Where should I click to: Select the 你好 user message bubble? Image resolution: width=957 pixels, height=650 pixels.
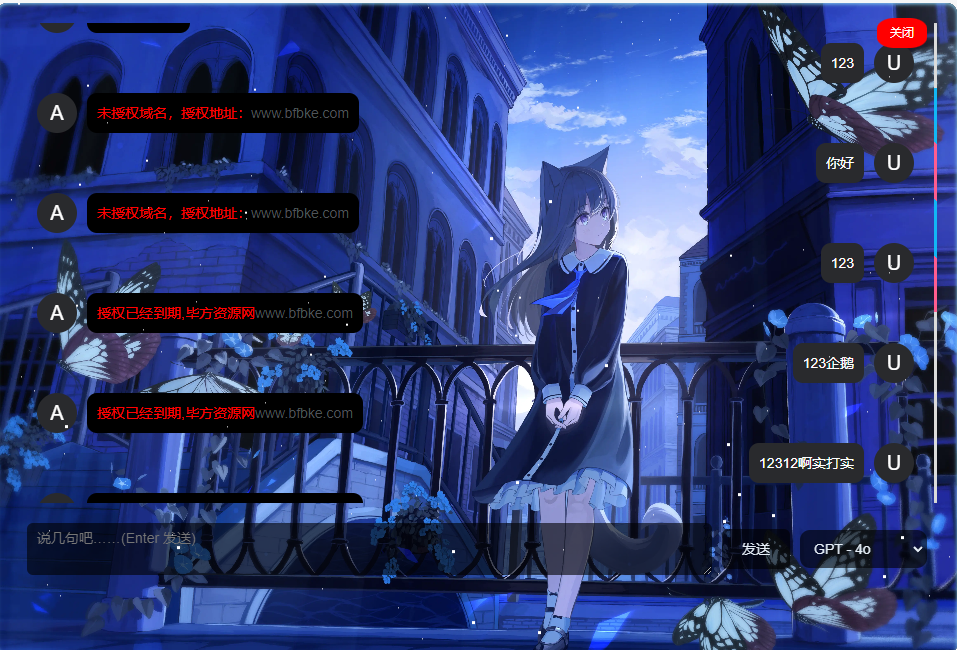click(x=840, y=163)
